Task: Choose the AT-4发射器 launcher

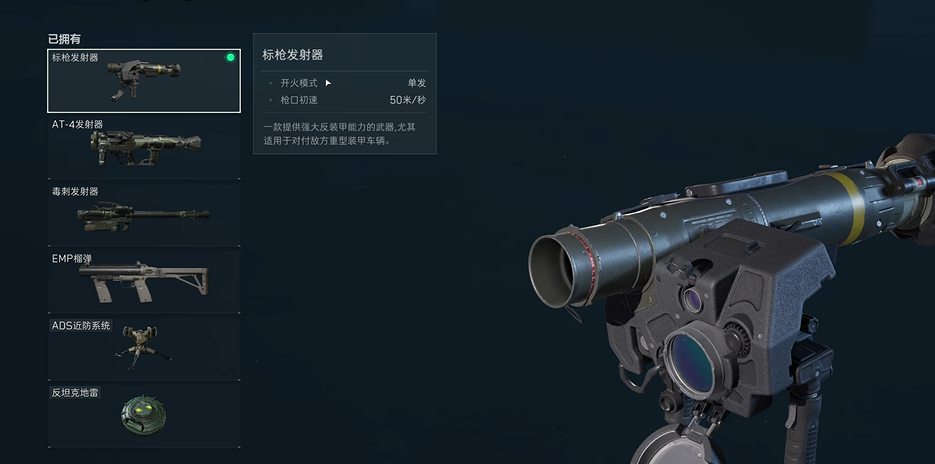Action: [144, 148]
